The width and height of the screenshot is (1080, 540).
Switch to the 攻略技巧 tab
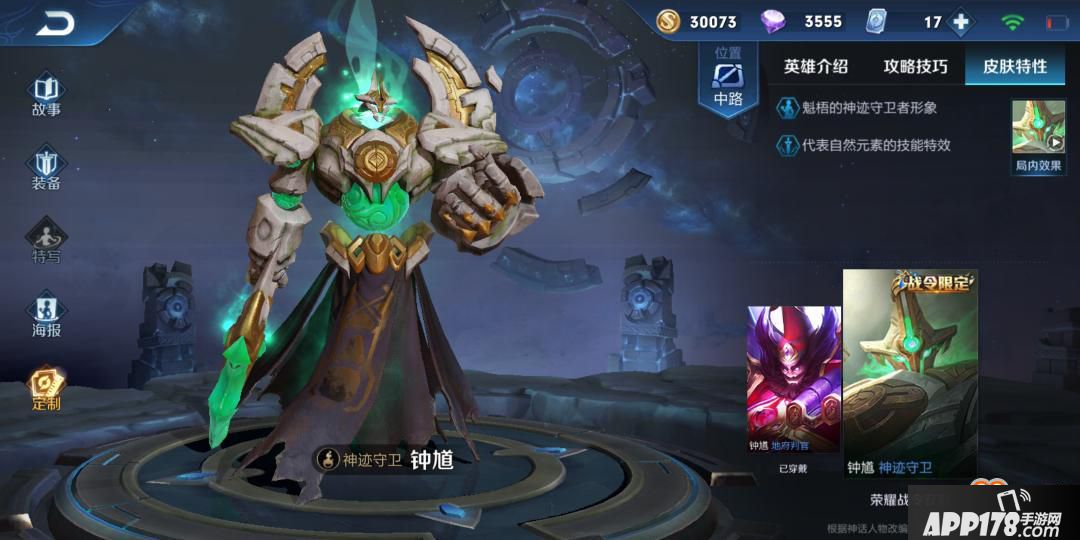coord(915,66)
